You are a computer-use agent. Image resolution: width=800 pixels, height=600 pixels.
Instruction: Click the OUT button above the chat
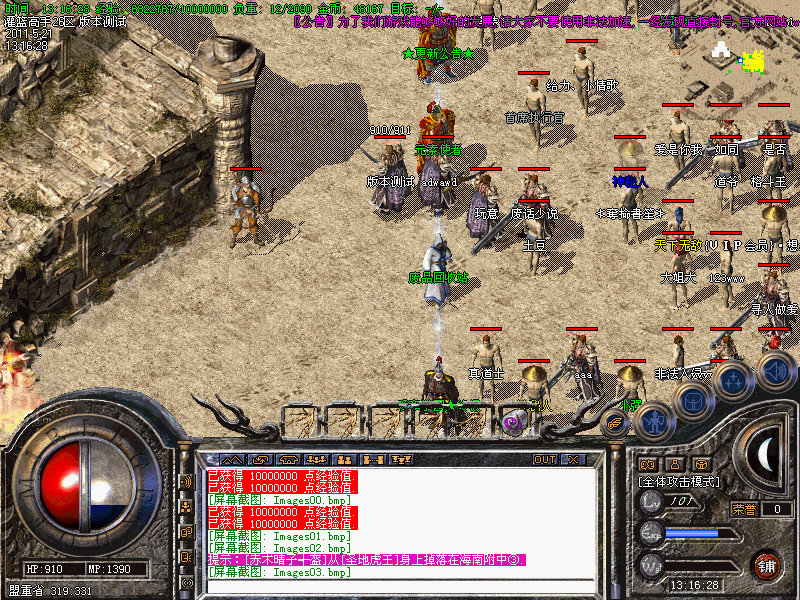545,459
